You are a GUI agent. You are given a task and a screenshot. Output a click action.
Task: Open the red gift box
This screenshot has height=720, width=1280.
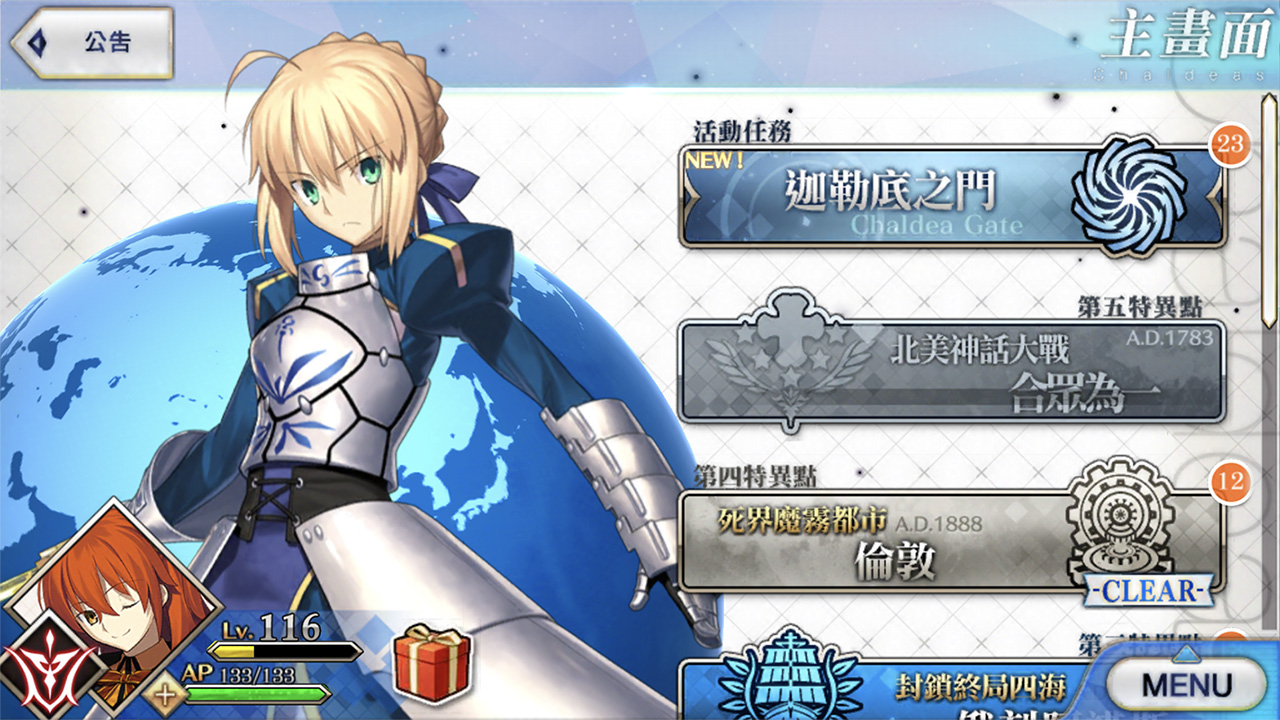(x=432, y=663)
